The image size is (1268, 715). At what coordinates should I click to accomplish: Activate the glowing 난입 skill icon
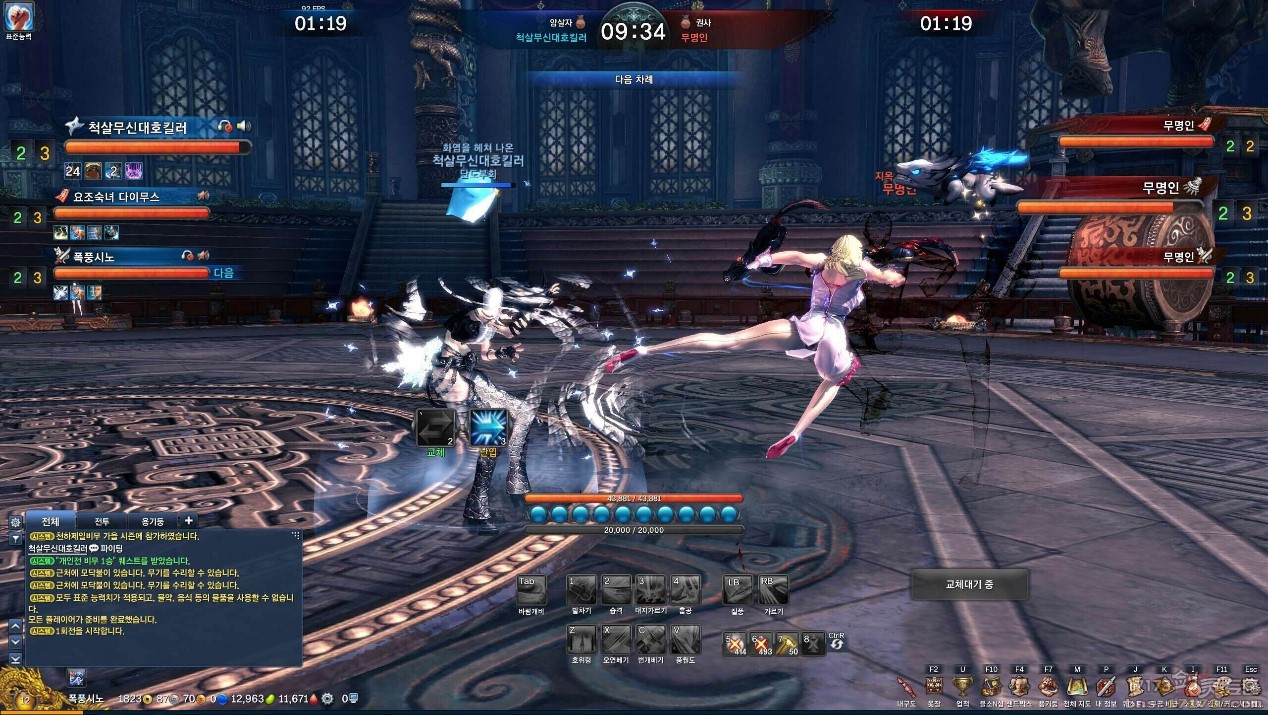click(x=489, y=427)
